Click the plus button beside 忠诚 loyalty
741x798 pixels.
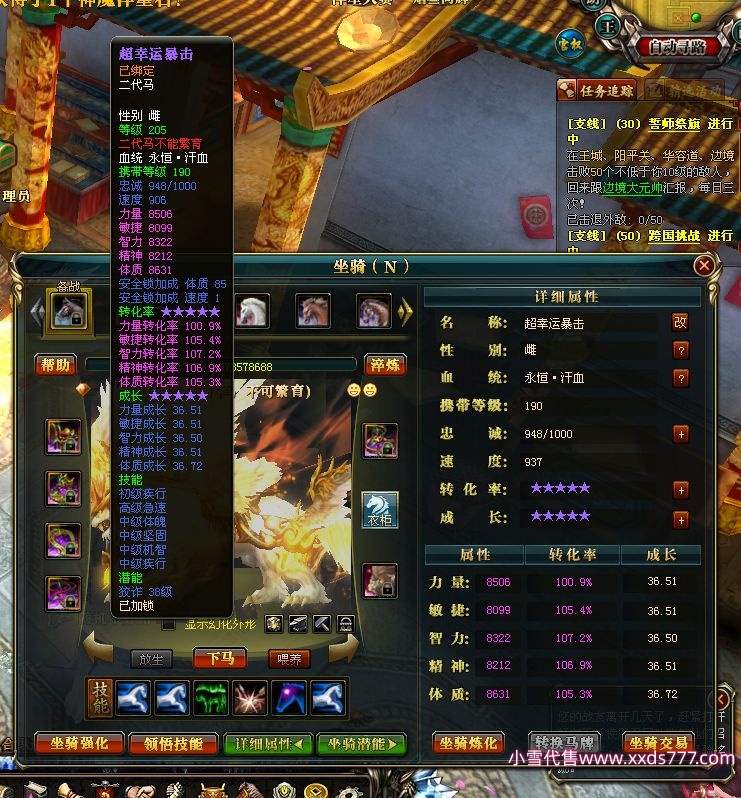pyautogui.click(x=681, y=434)
